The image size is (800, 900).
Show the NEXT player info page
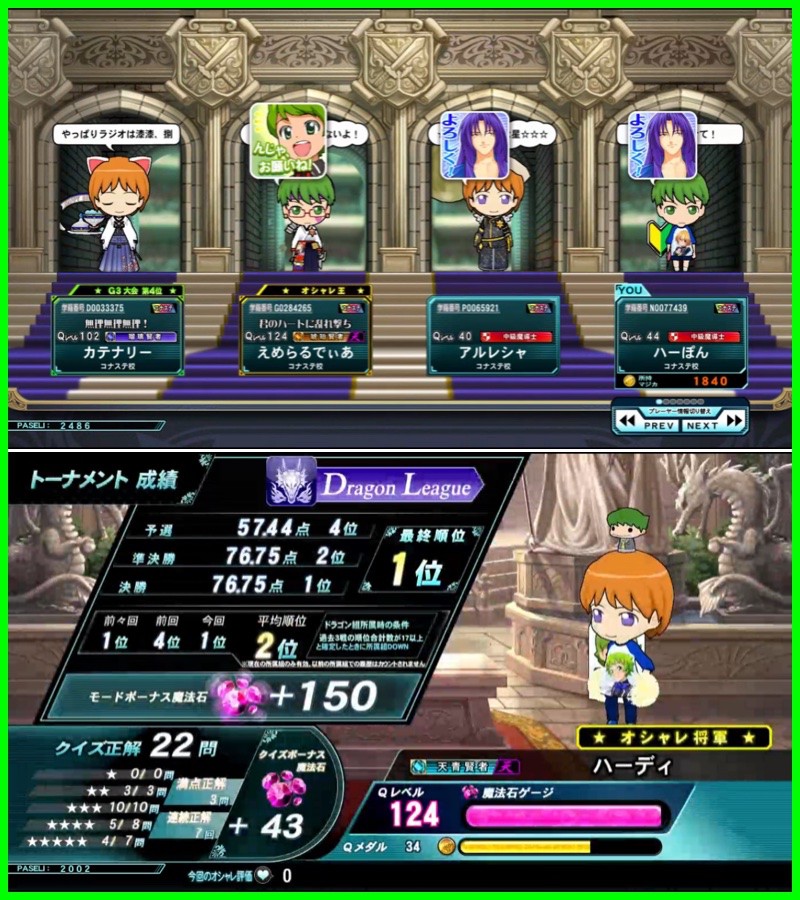point(712,424)
